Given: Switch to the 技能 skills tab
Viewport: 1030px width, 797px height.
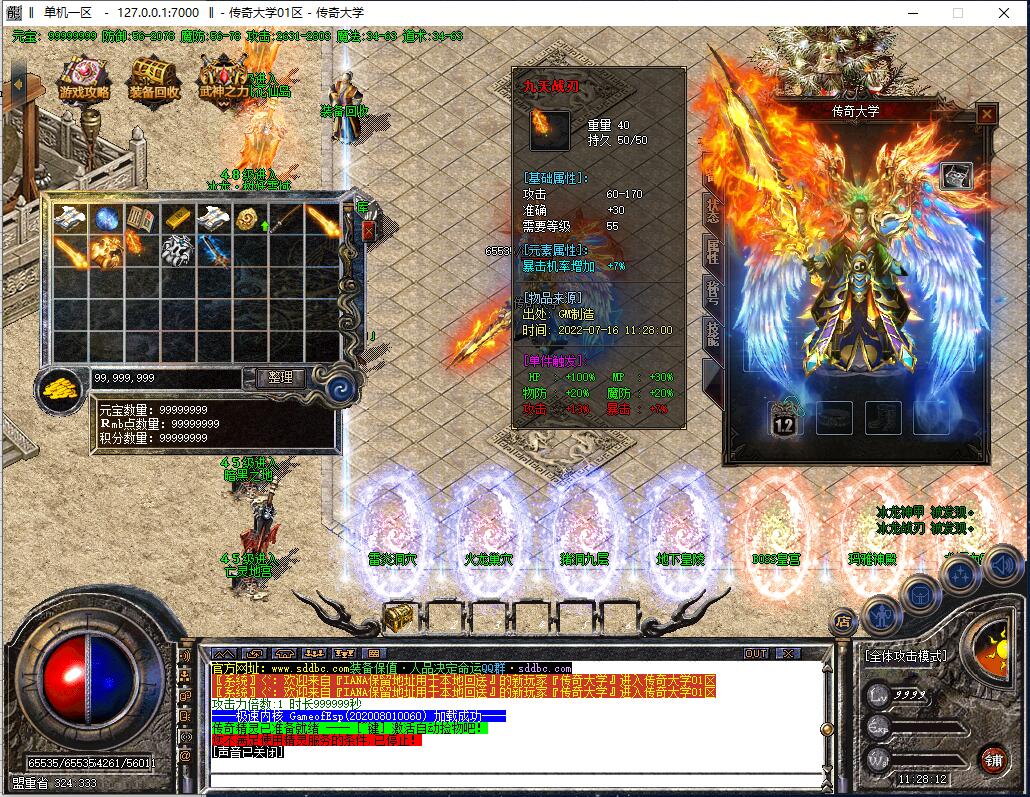Looking at the screenshot, I should [x=712, y=332].
